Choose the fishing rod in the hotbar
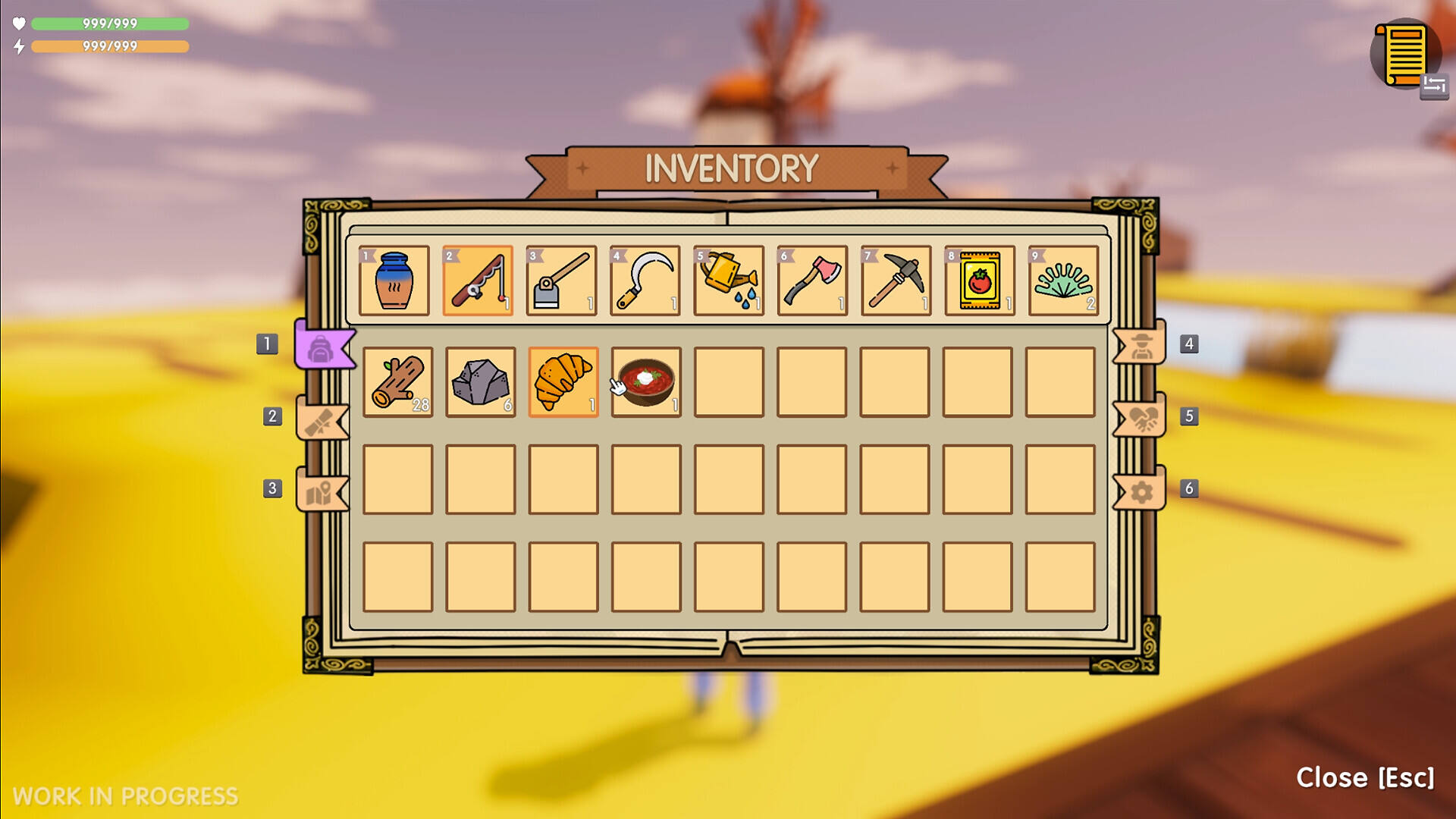The height and width of the screenshot is (819, 1456). click(x=477, y=281)
